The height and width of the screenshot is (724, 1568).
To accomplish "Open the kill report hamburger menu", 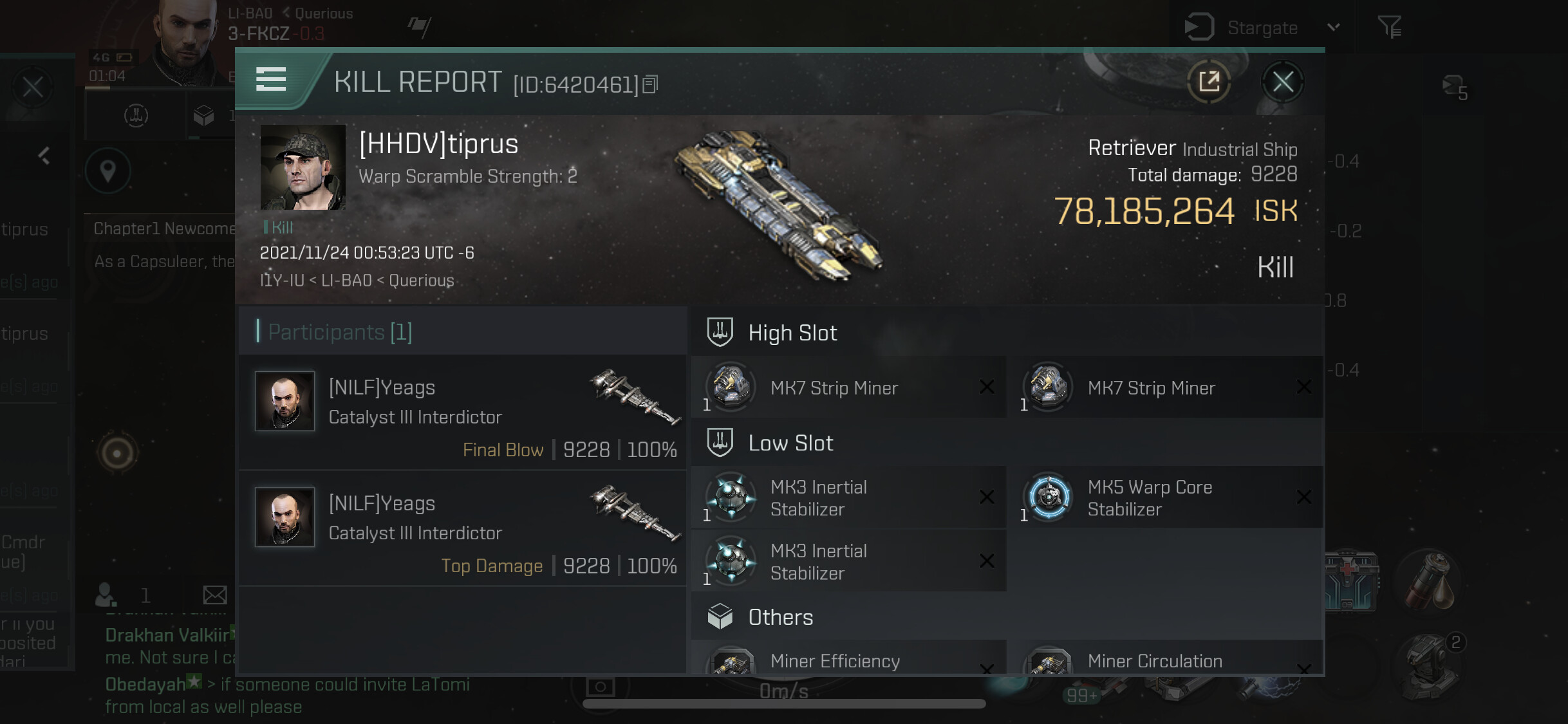I will [x=271, y=80].
